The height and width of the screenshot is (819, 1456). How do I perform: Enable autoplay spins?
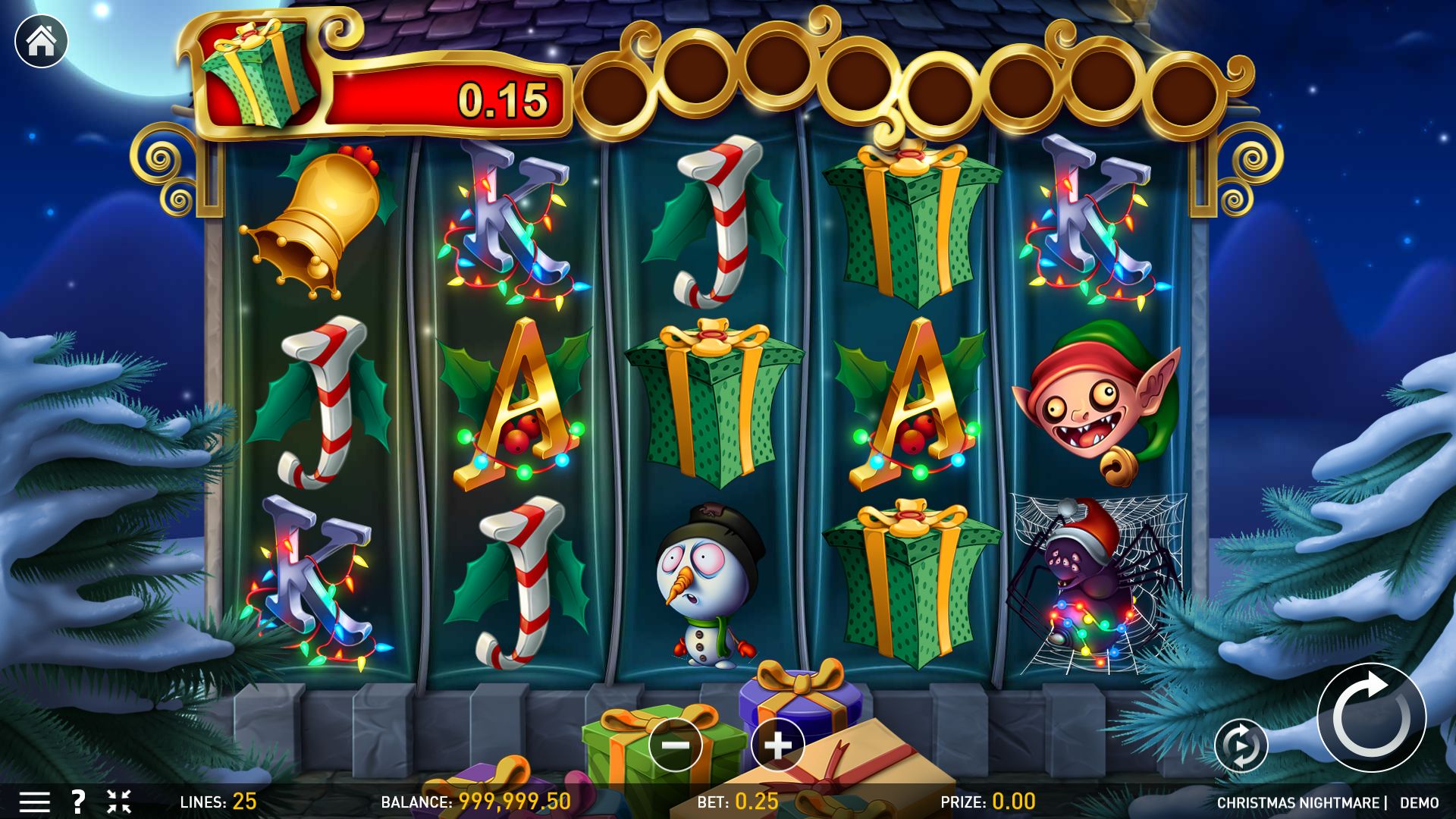1241,745
